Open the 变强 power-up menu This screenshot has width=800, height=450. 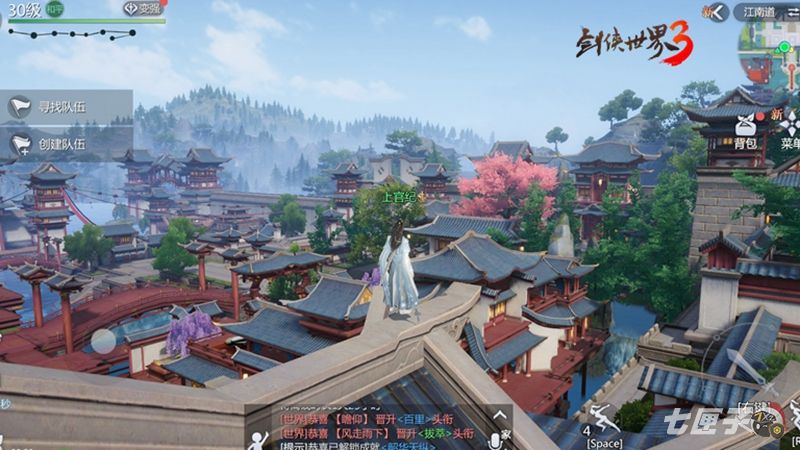click(143, 8)
